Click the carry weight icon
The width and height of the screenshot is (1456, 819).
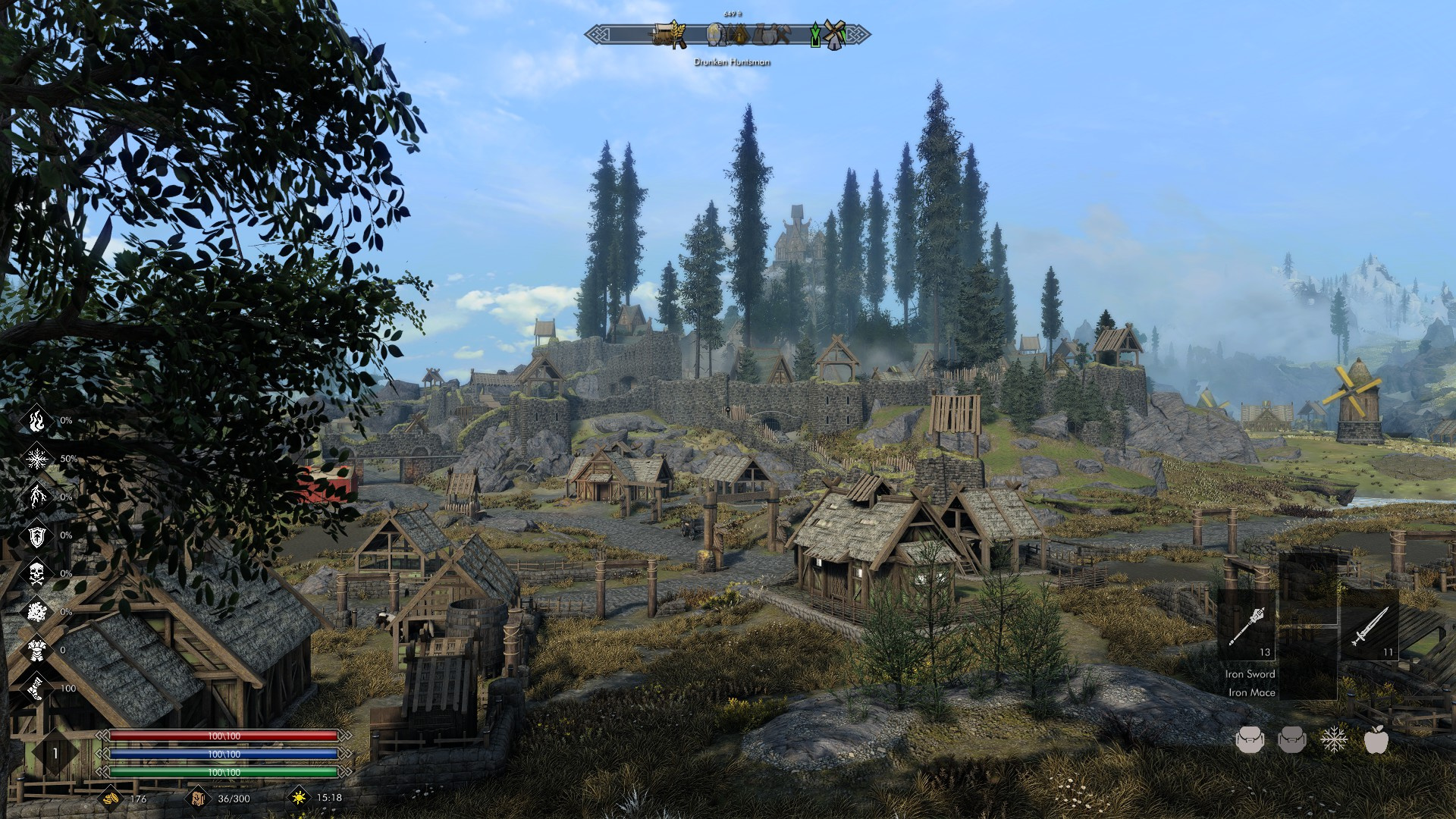(197, 798)
